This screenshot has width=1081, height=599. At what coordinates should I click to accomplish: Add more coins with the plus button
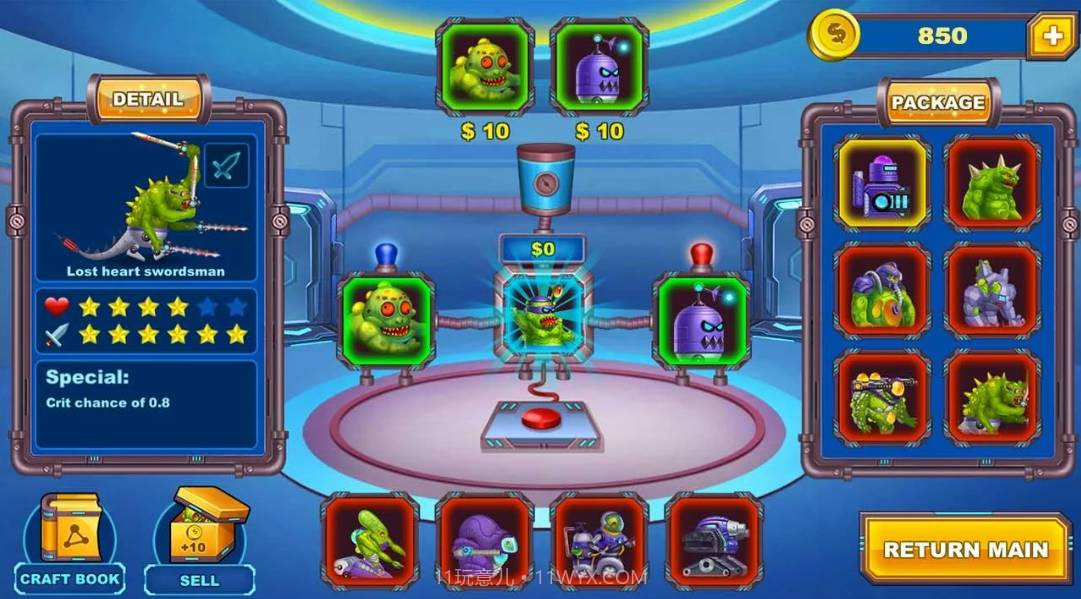click(x=1051, y=37)
